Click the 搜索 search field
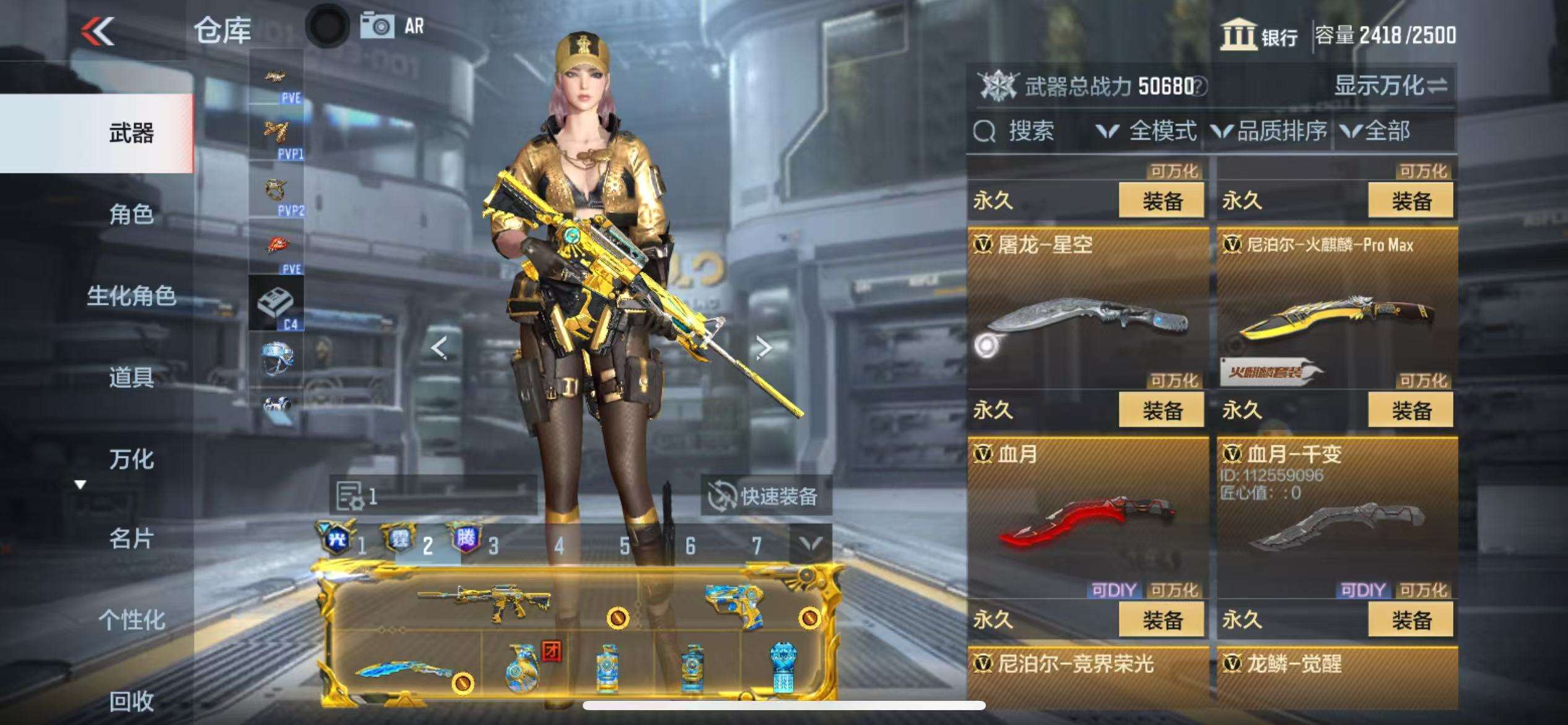1568x725 pixels. (x=1030, y=131)
